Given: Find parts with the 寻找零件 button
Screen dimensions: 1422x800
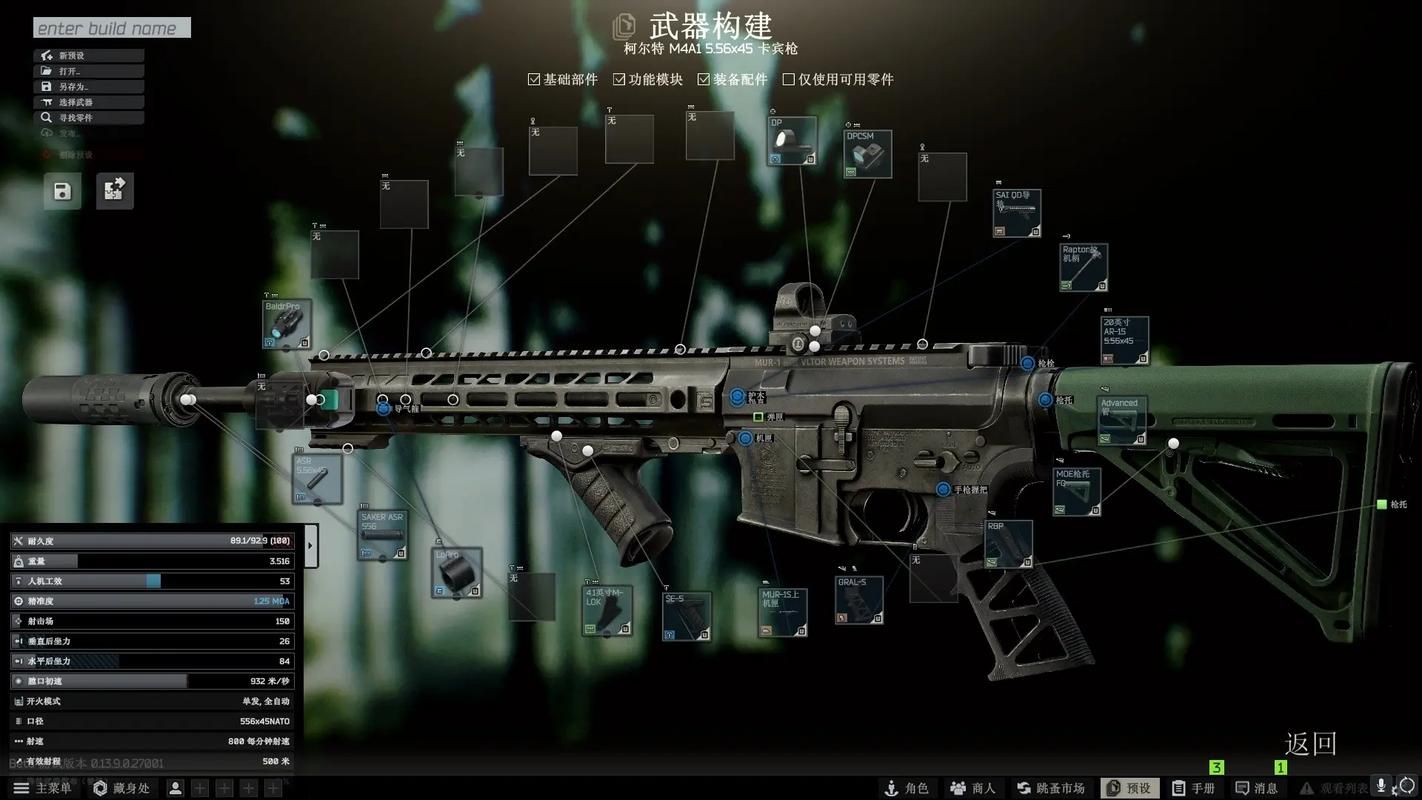Looking at the screenshot, I should tap(88, 118).
